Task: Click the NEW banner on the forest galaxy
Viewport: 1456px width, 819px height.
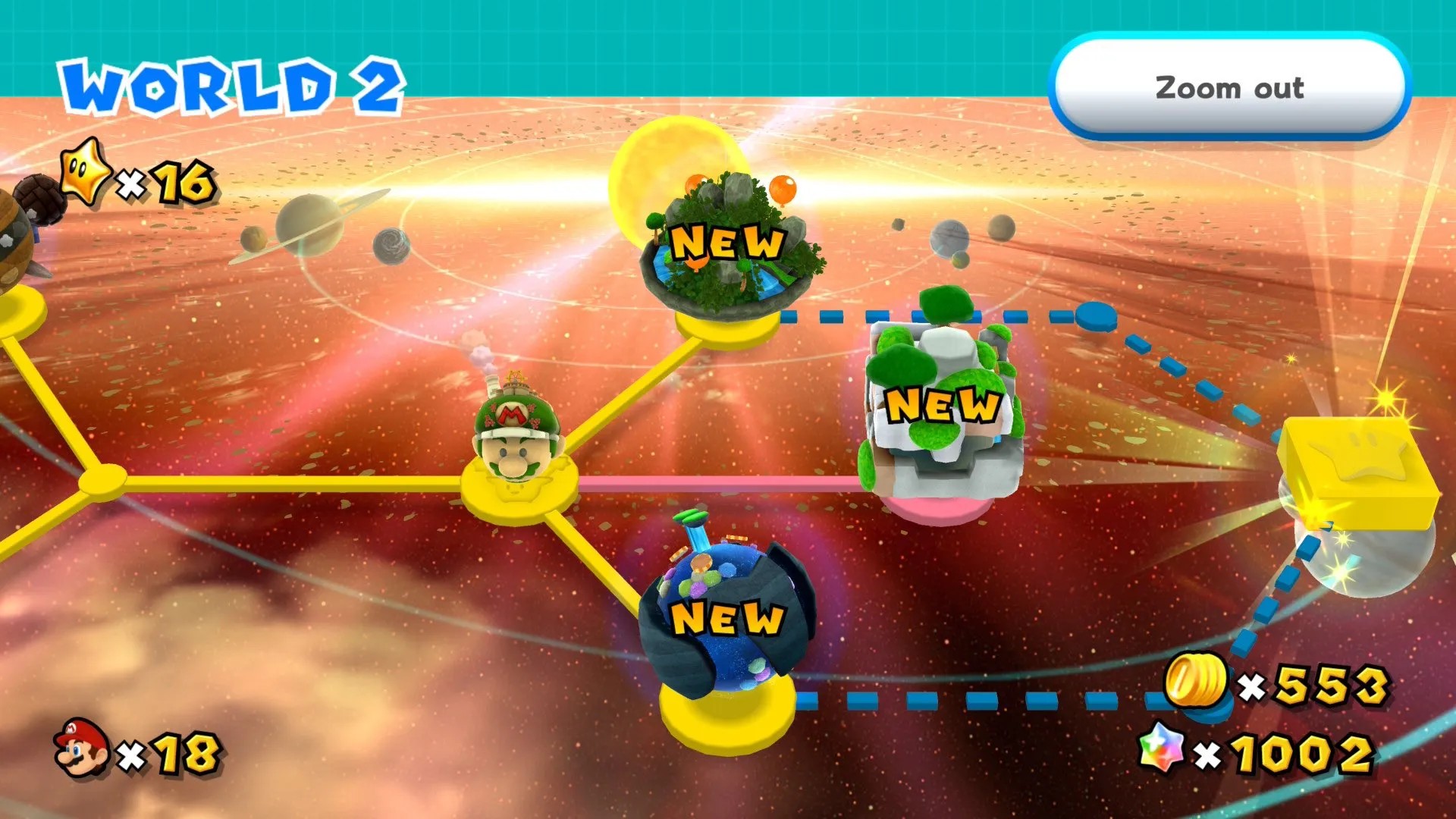Action: pos(728,243)
